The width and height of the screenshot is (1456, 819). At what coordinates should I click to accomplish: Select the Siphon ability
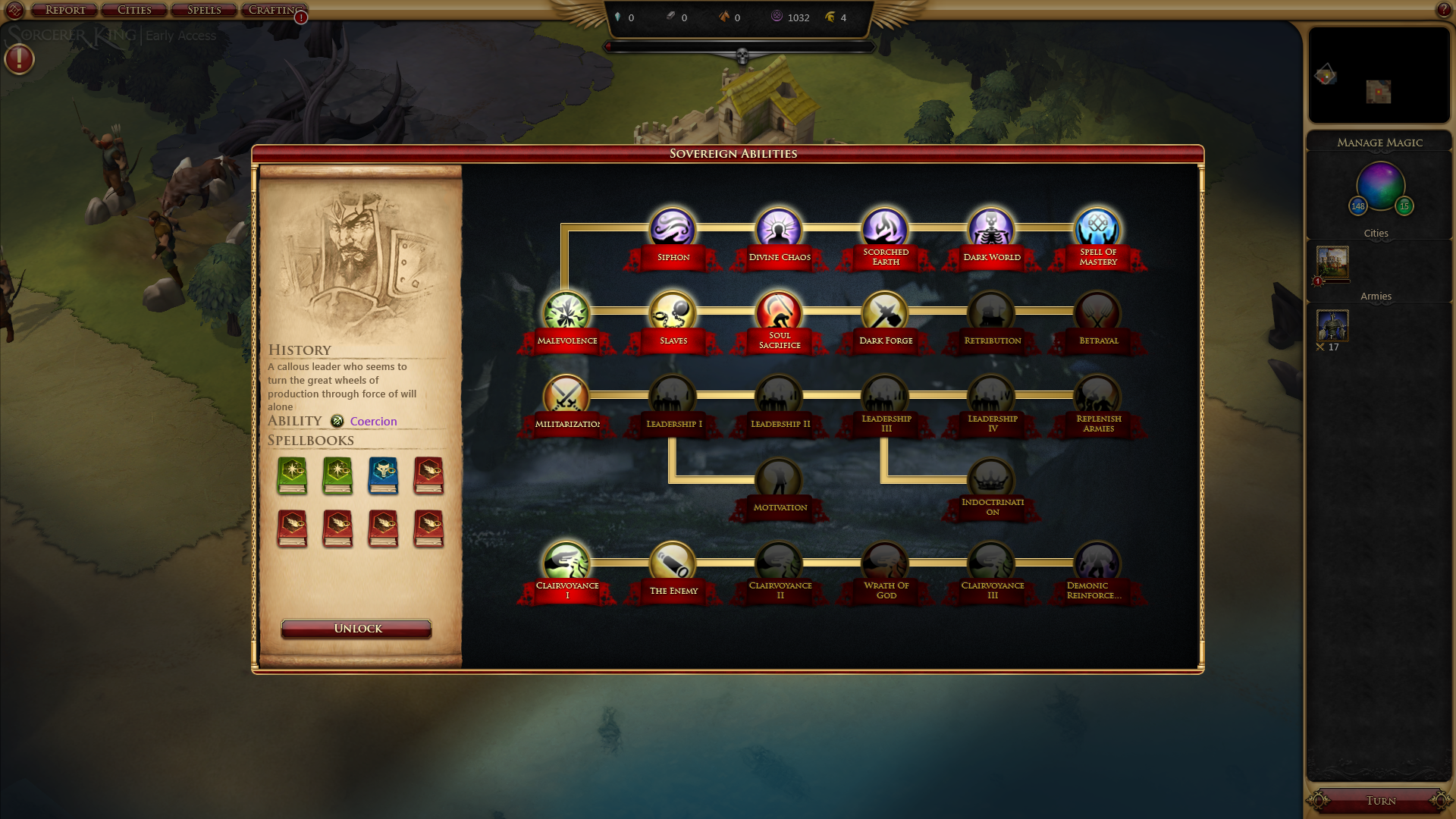click(672, 229)
